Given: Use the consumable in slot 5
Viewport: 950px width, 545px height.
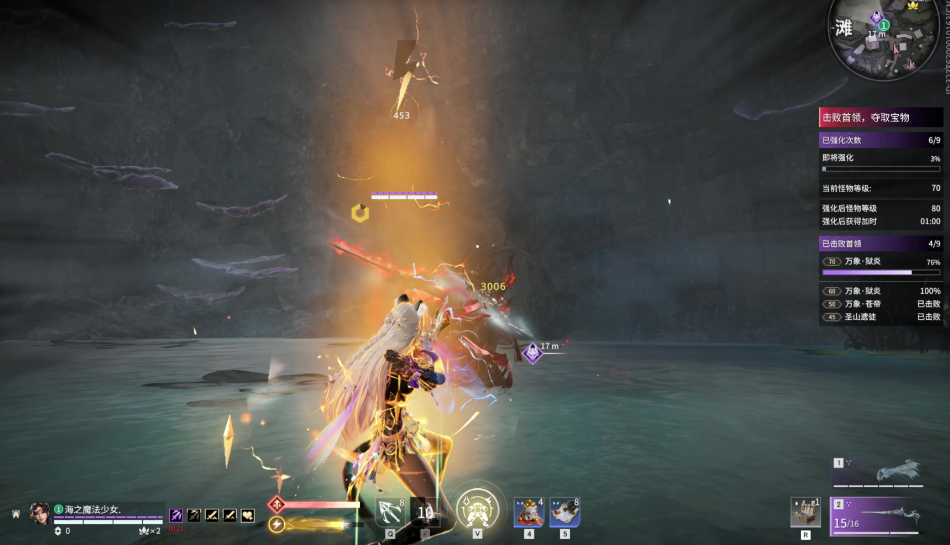Looking at the screenshot, I should (x=564, y=512).
